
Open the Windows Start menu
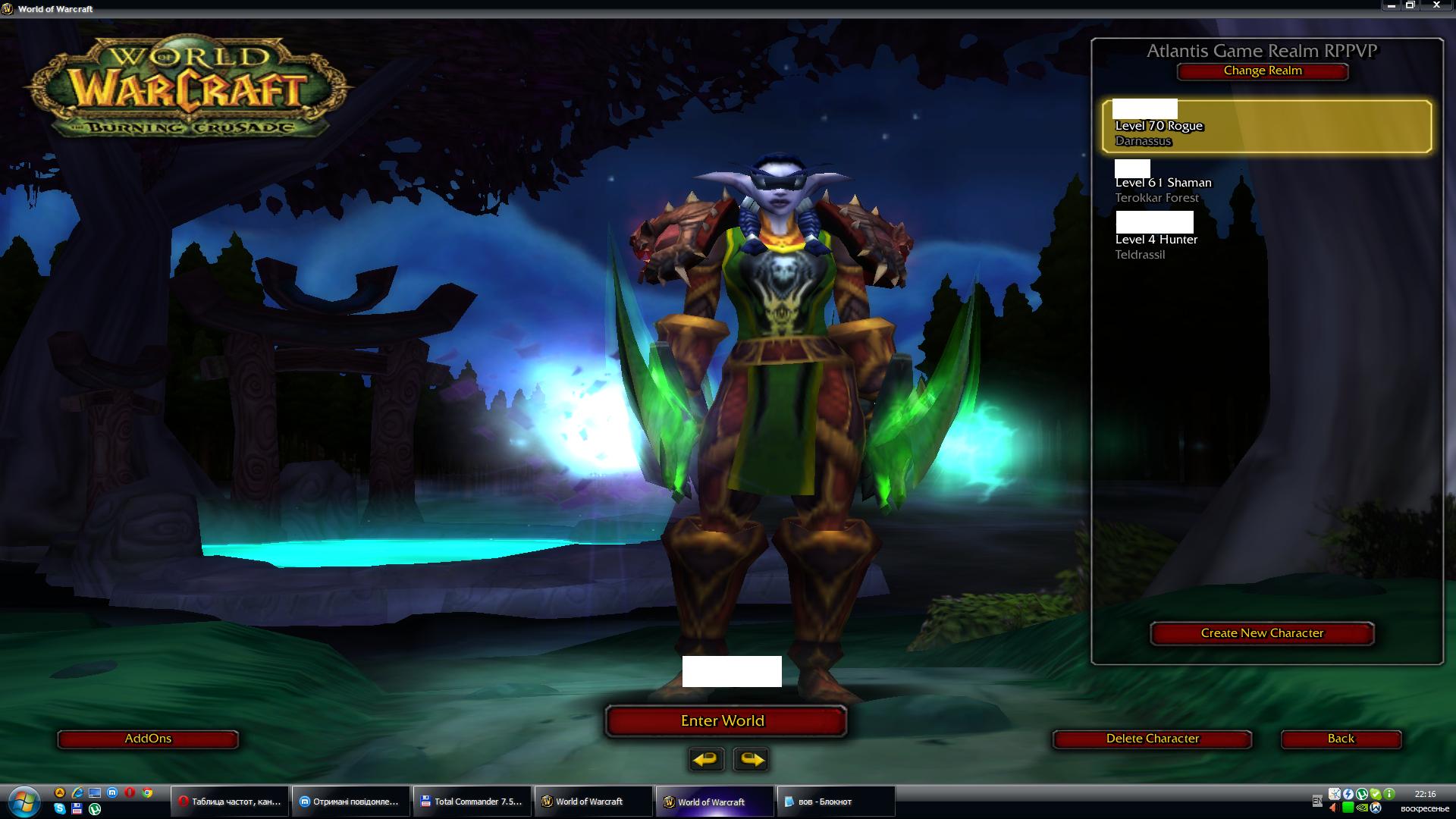pyautogui.click(x=23, y=802)
